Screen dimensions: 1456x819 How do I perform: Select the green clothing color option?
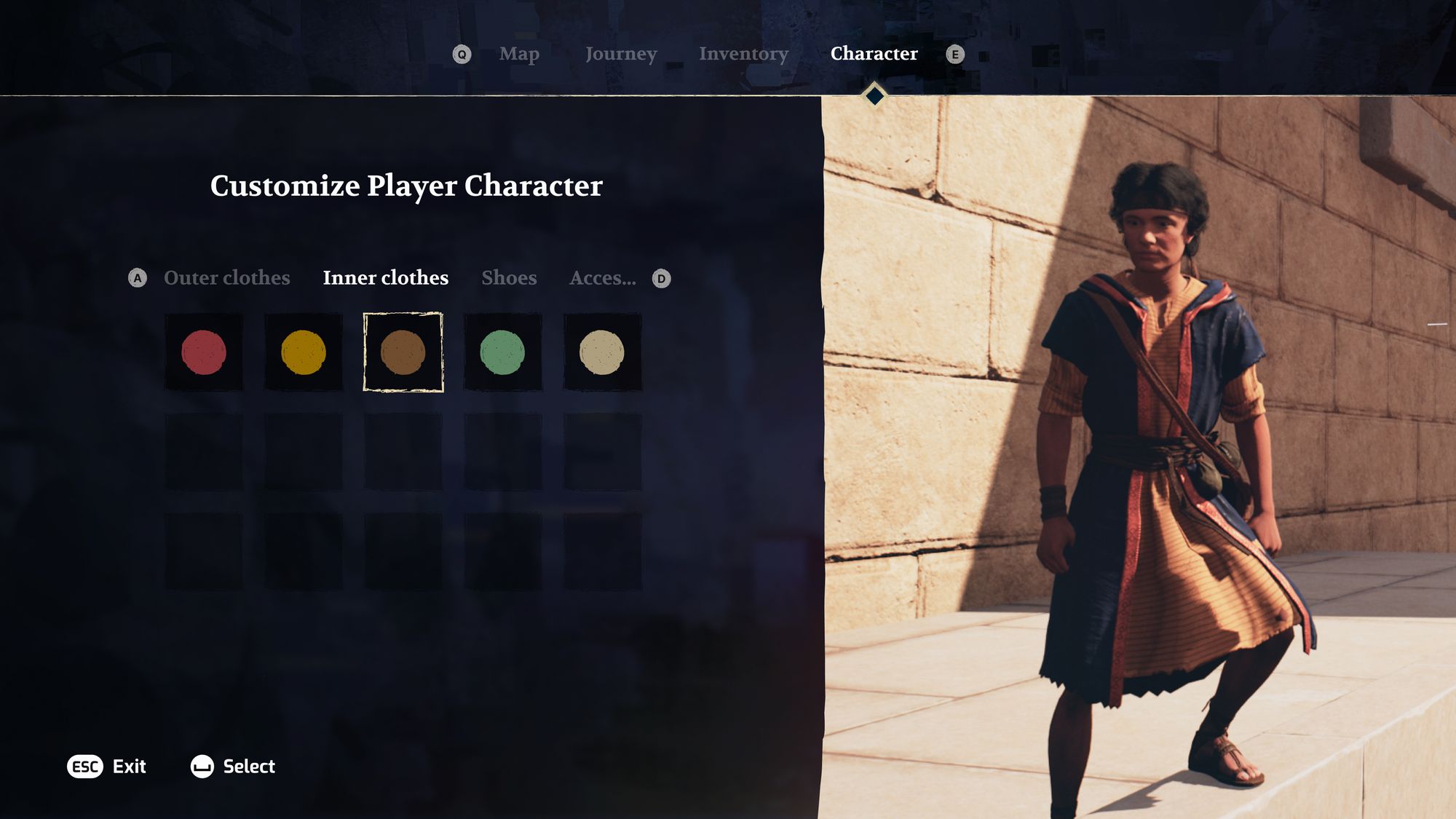pos(504,353)
